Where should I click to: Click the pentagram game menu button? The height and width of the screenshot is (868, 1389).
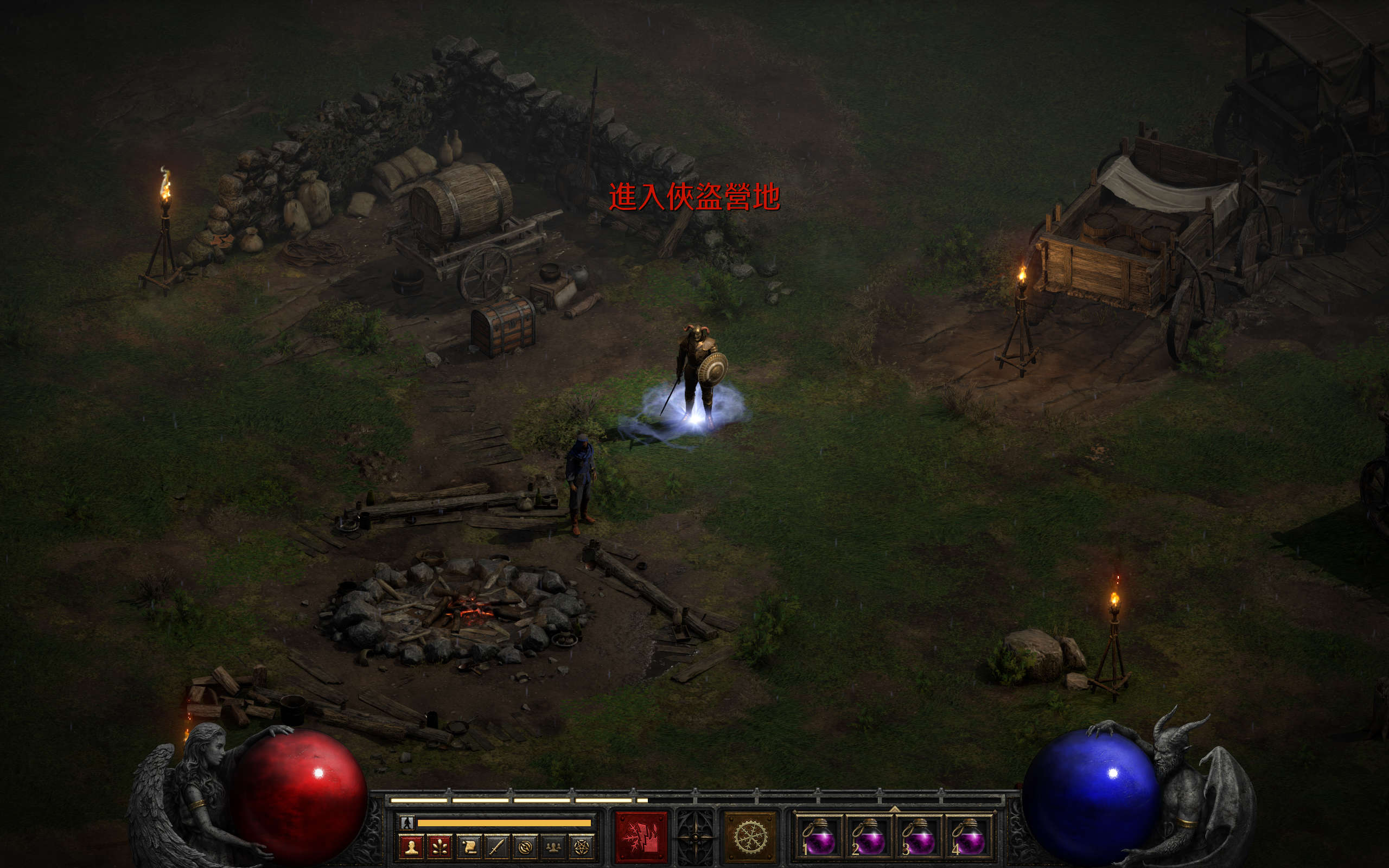pos(582,847)
